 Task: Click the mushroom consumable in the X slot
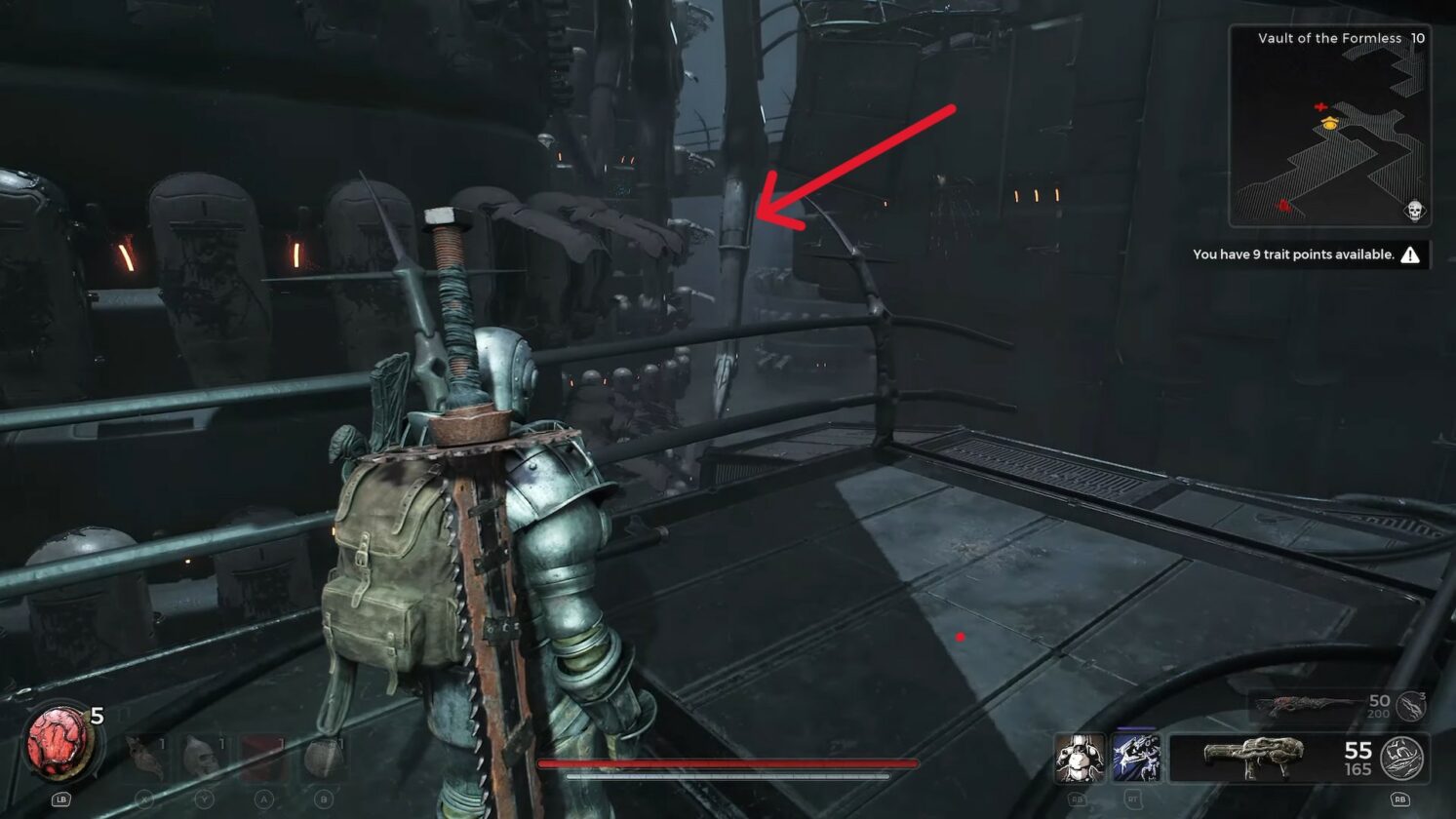145,756
